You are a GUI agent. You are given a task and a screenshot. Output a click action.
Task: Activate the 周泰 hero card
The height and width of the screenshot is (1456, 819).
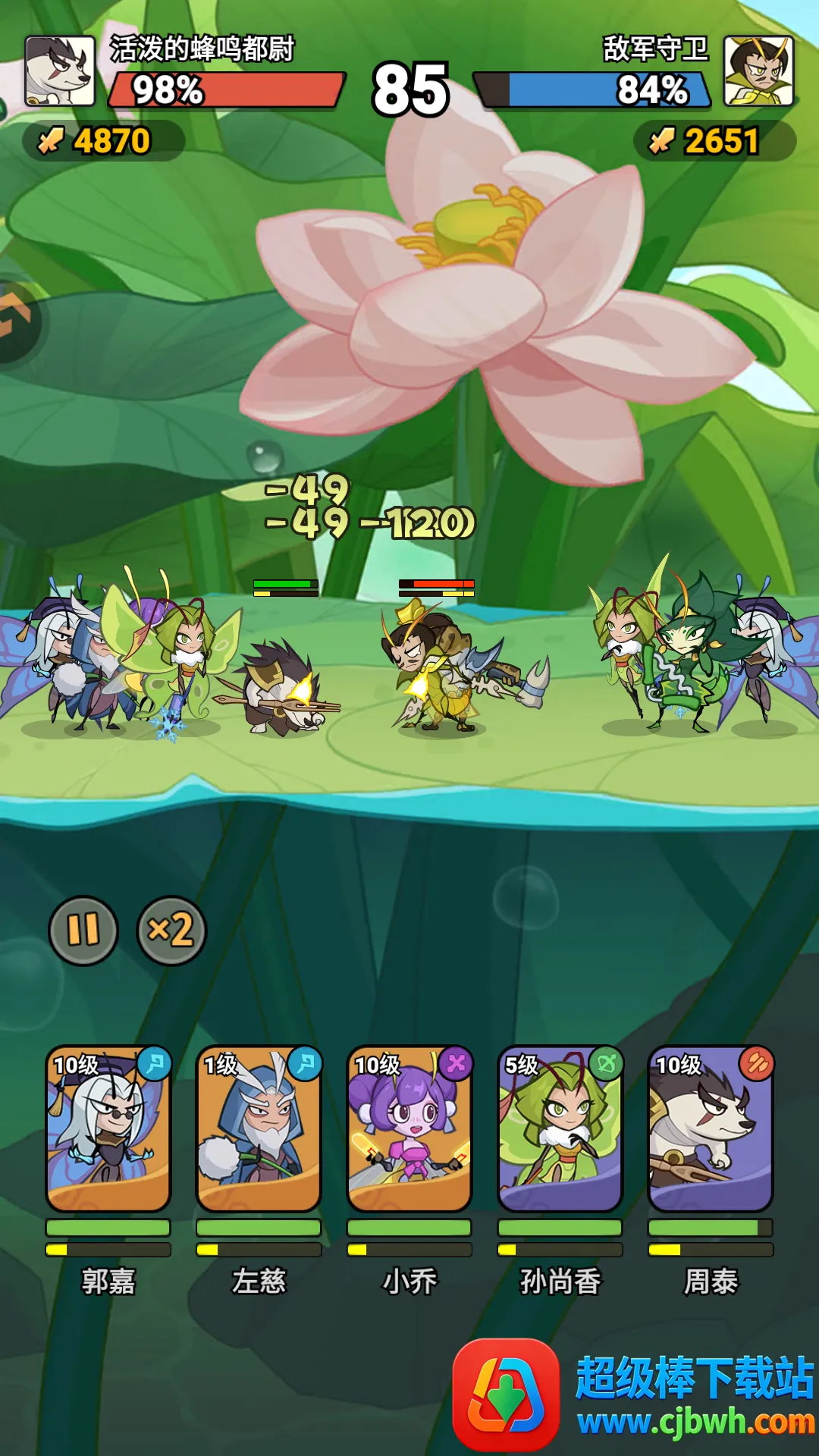711,1129
